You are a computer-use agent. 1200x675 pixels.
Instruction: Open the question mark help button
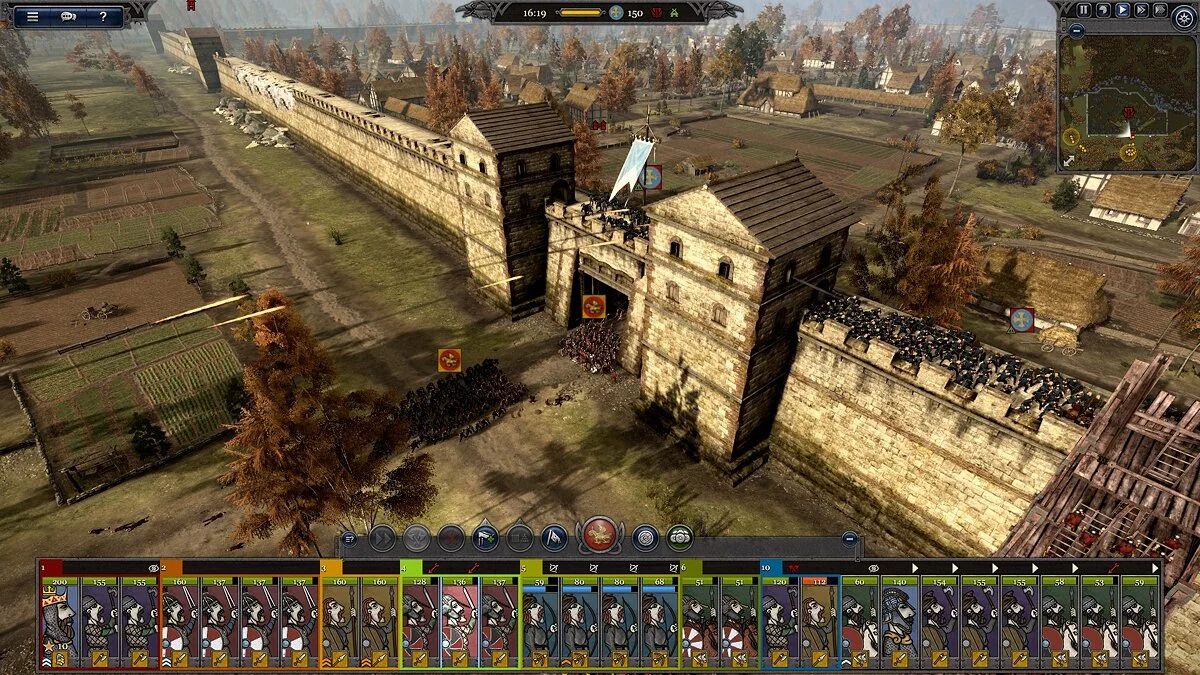tap(103, 16)
